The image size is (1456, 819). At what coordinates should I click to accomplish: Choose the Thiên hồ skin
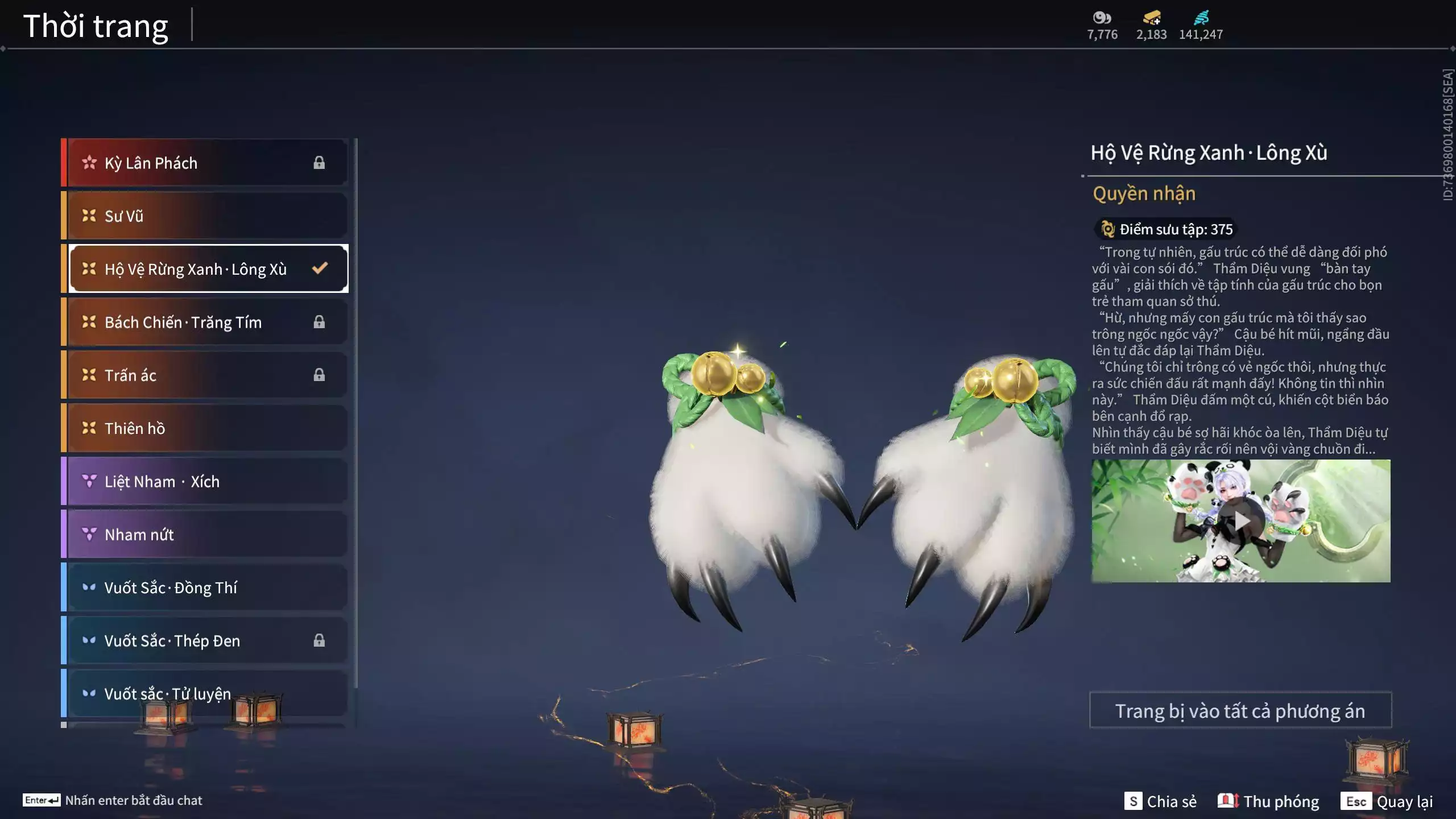206,428
